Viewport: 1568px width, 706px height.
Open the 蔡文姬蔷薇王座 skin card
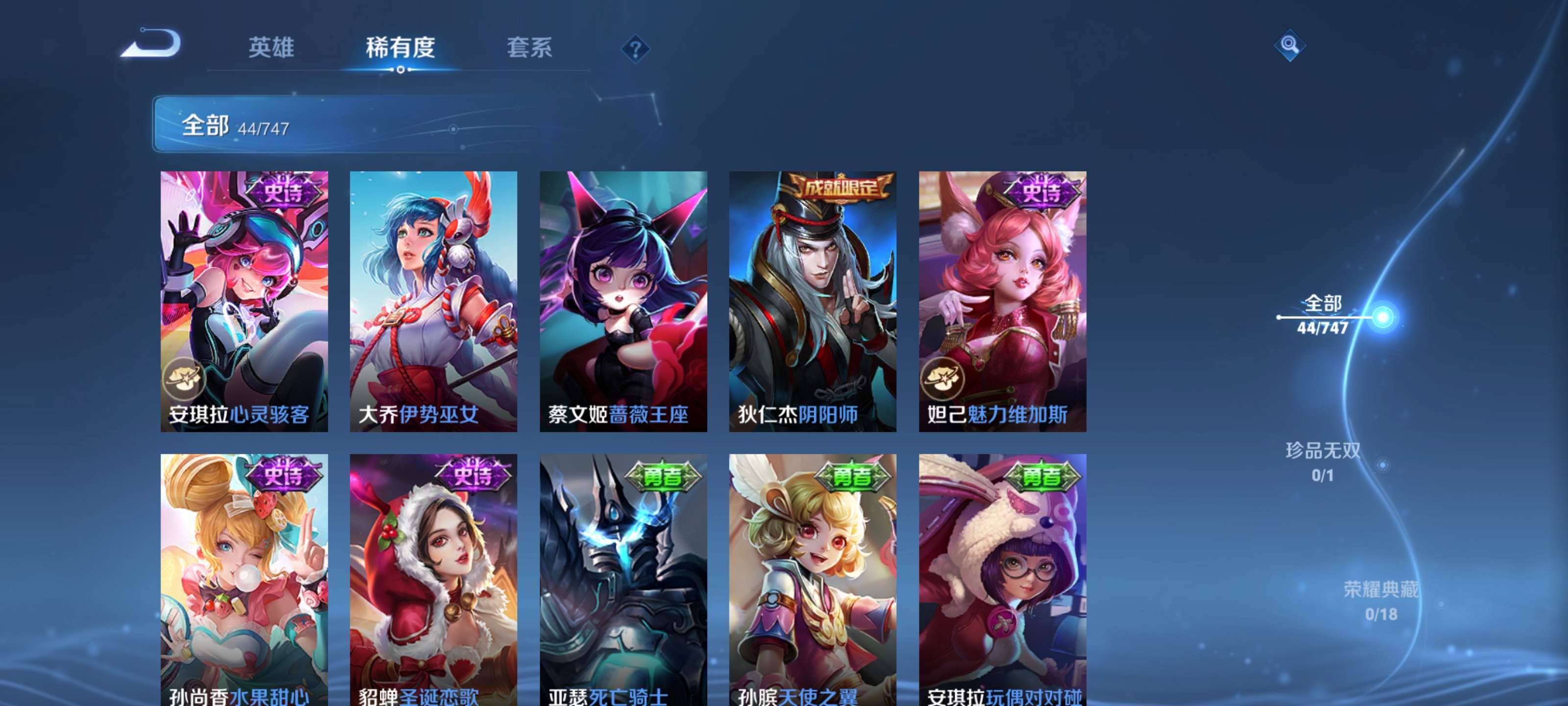tap(623, 304)
